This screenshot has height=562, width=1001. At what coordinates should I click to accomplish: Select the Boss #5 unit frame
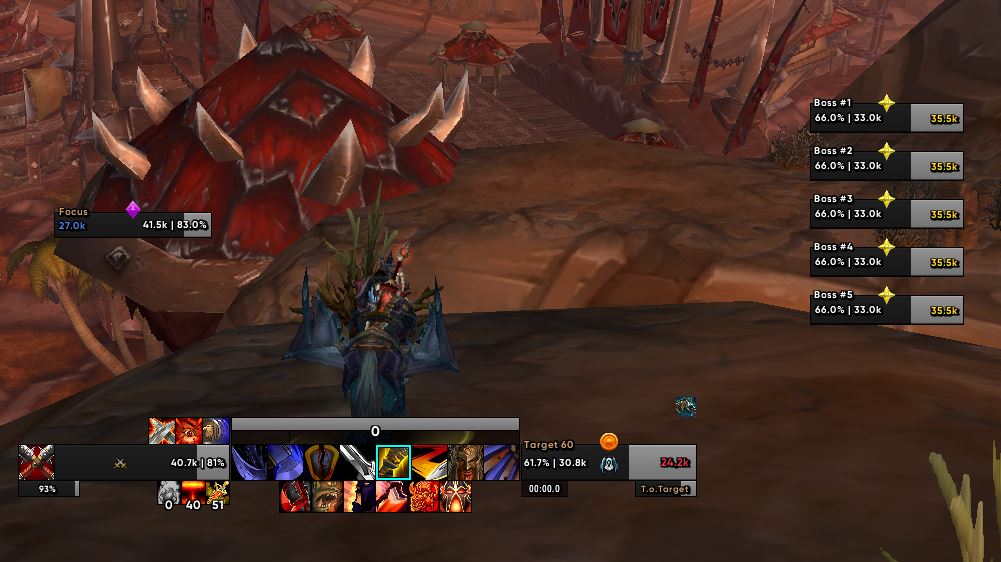pyautogui.click(x=886, y=310)
